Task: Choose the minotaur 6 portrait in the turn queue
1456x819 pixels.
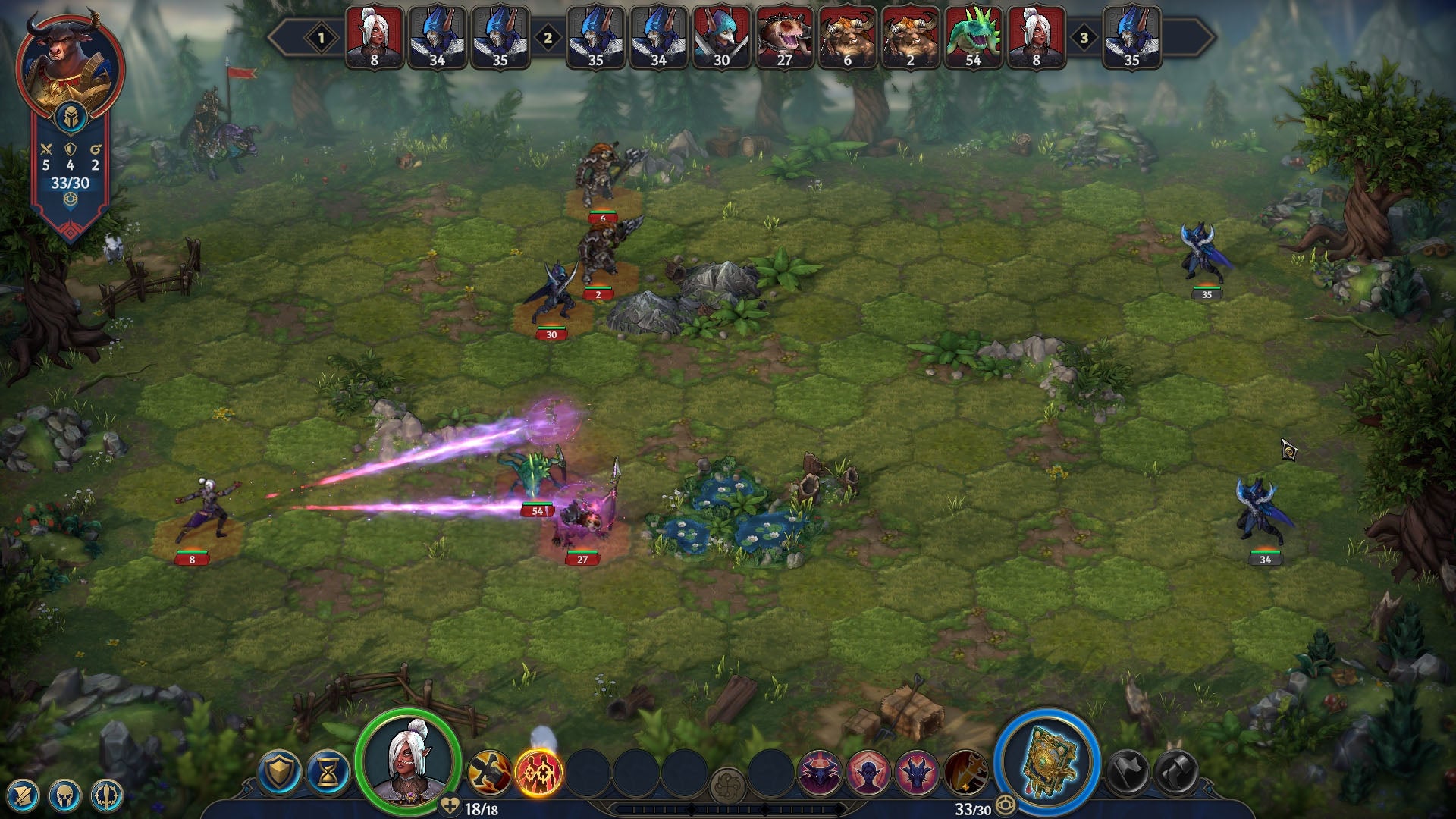Action: point(847,38)
